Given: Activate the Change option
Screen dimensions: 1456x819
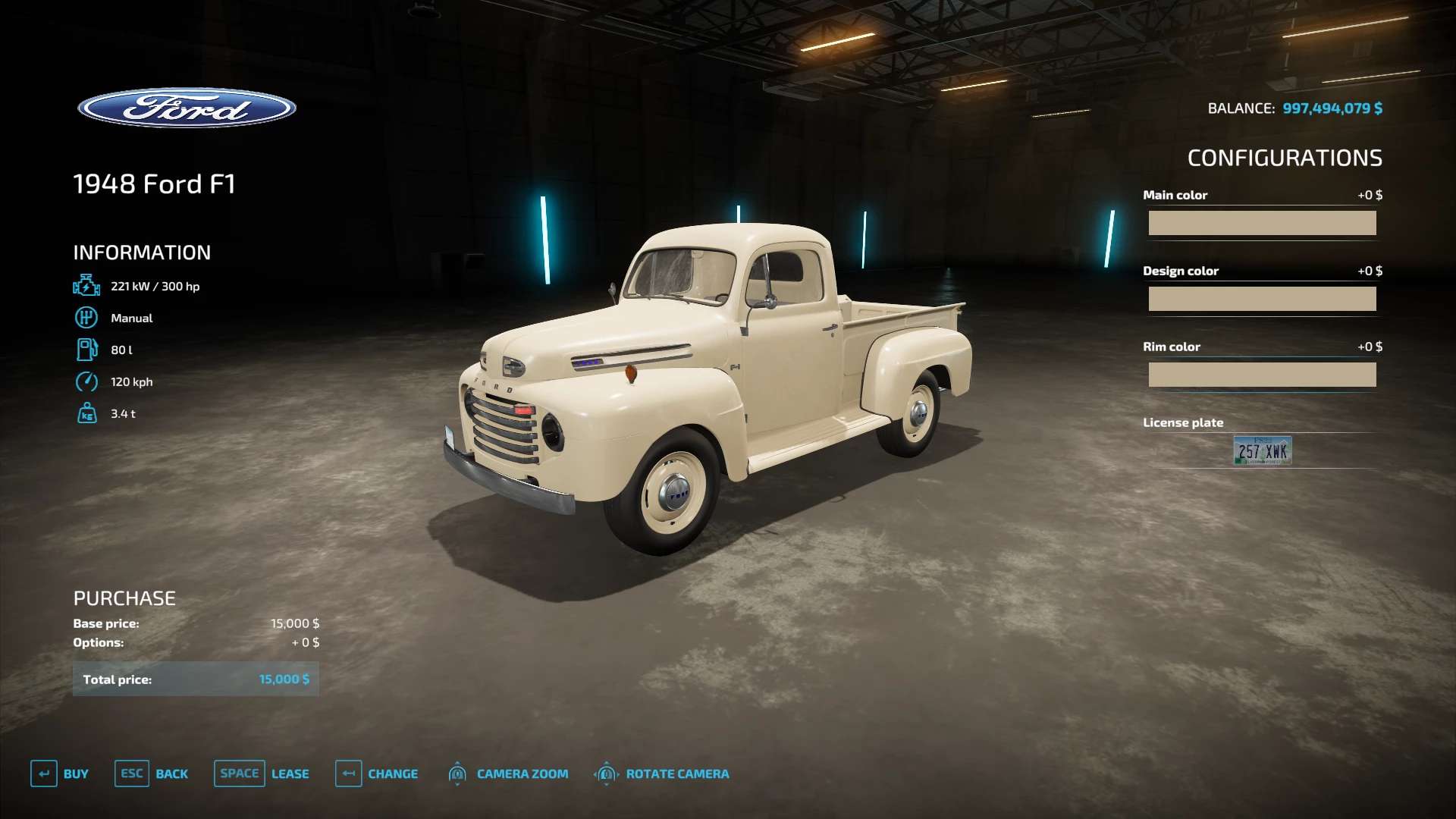Looking at the screenshot, I should [x=377, y=773].
